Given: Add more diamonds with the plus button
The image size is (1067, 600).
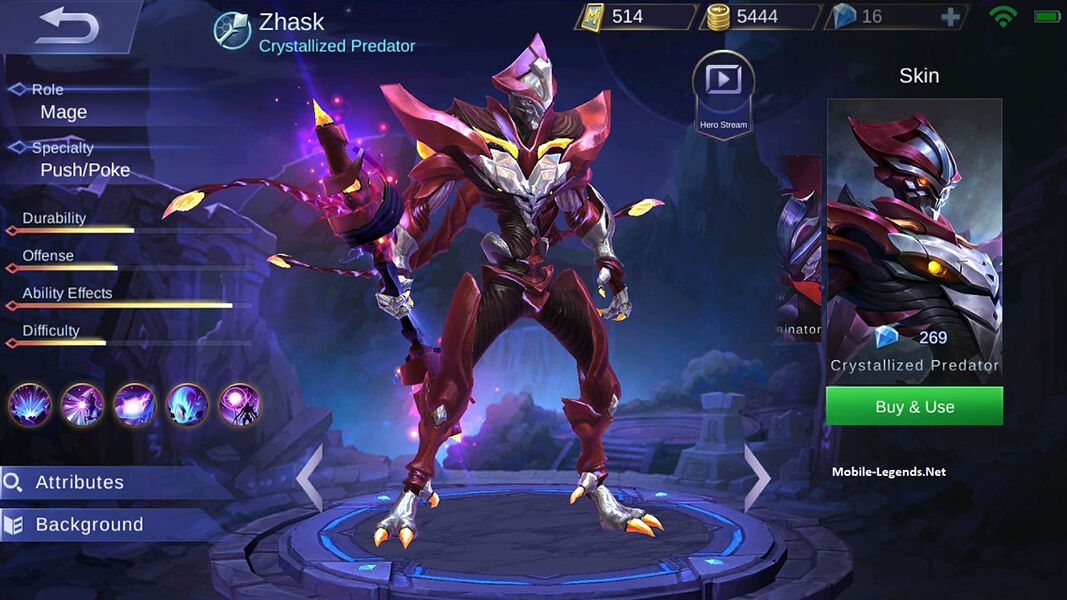Looking at the screenshot, I should [x=951, y=17].
